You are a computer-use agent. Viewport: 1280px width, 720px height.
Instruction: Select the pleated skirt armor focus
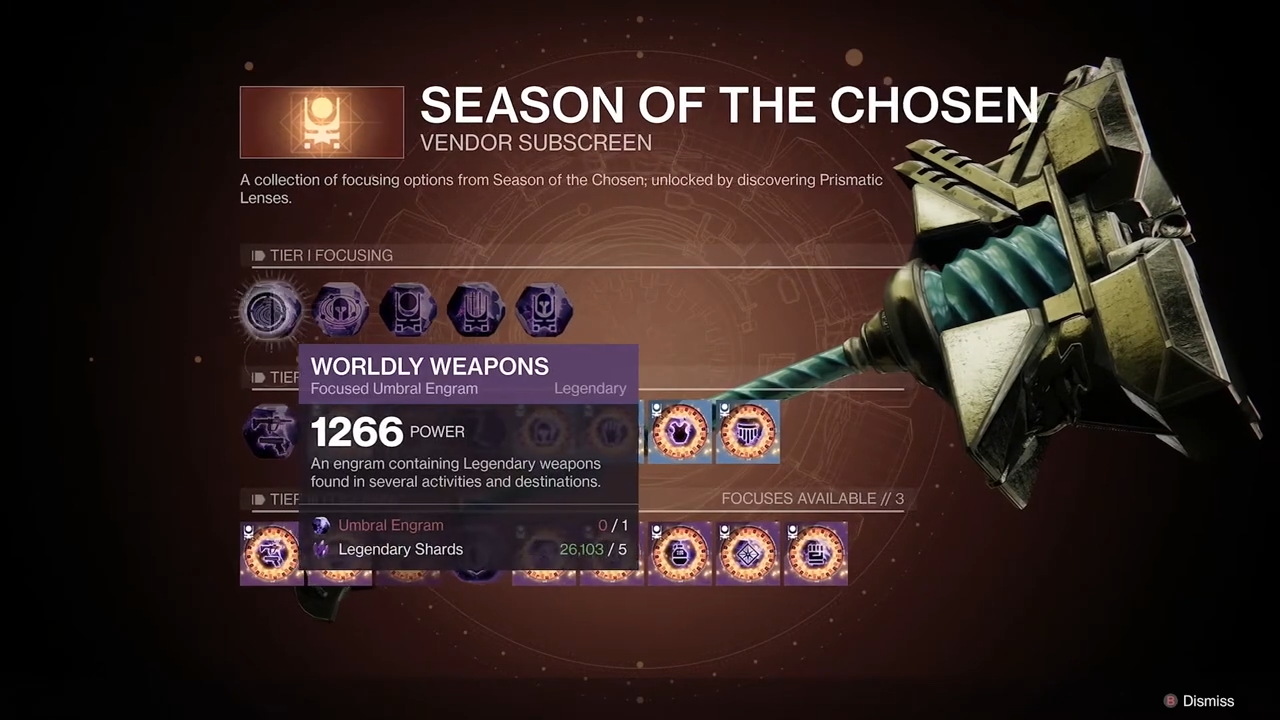(748, 432)
